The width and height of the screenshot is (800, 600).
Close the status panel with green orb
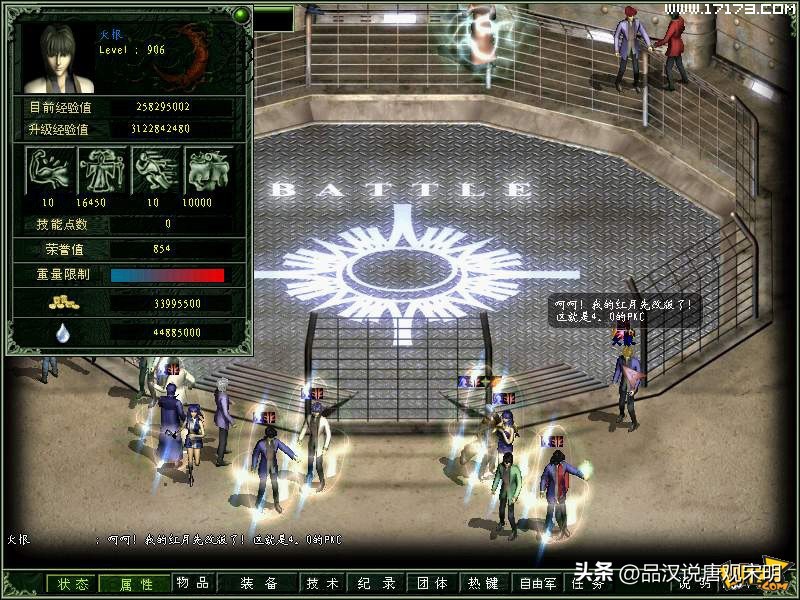pyautogui.click(x=241, y=15)
